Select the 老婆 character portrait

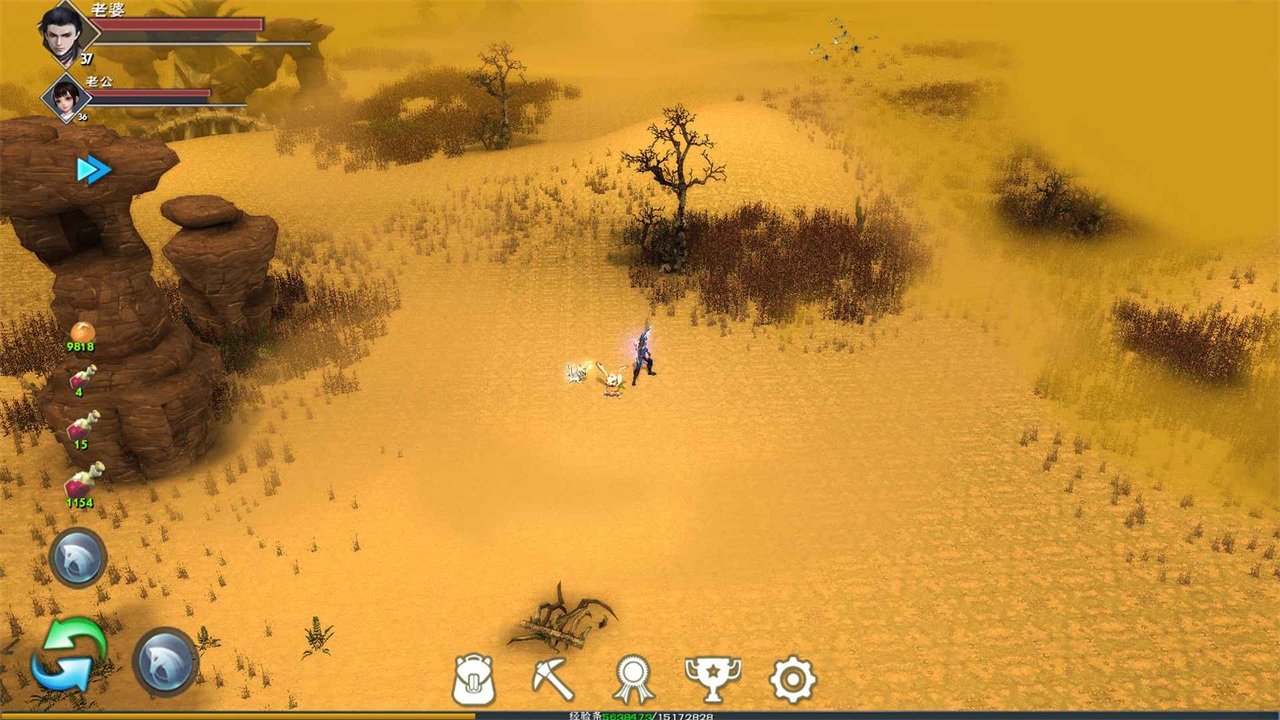pos(62,32)
